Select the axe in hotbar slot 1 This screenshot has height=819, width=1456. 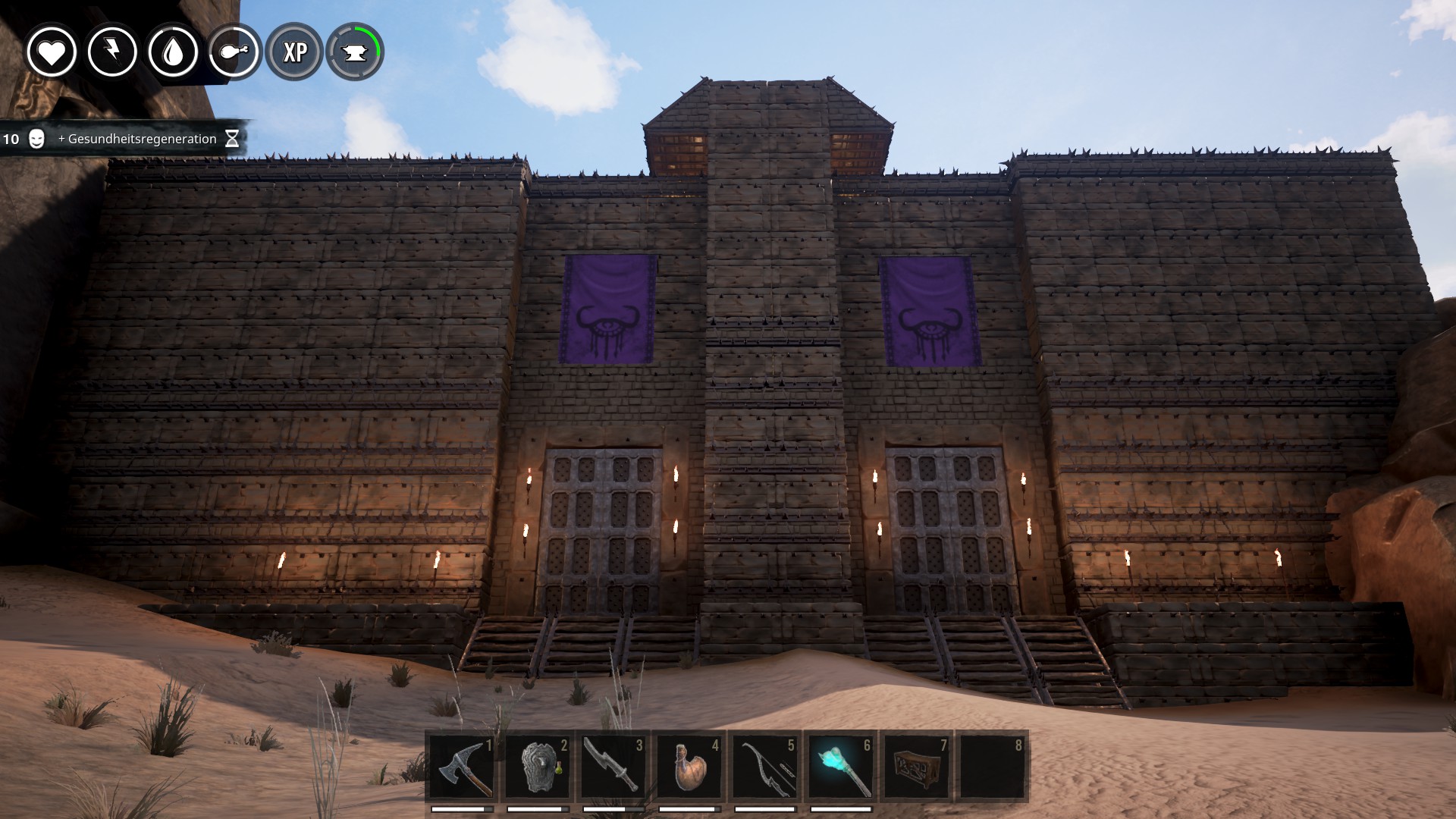click(462, 767)
